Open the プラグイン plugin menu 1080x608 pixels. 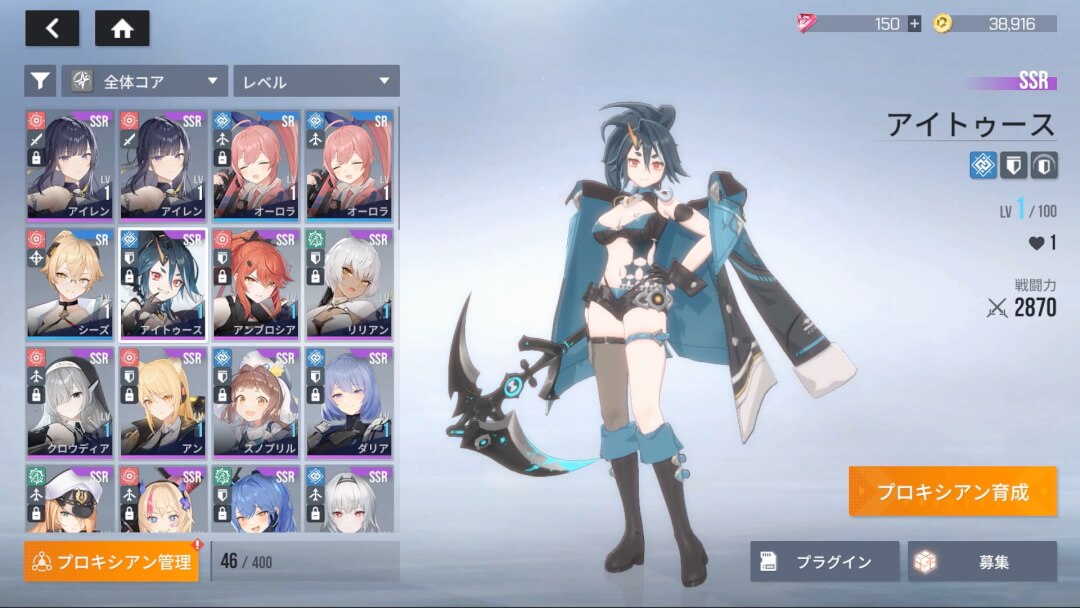point(824,562)
